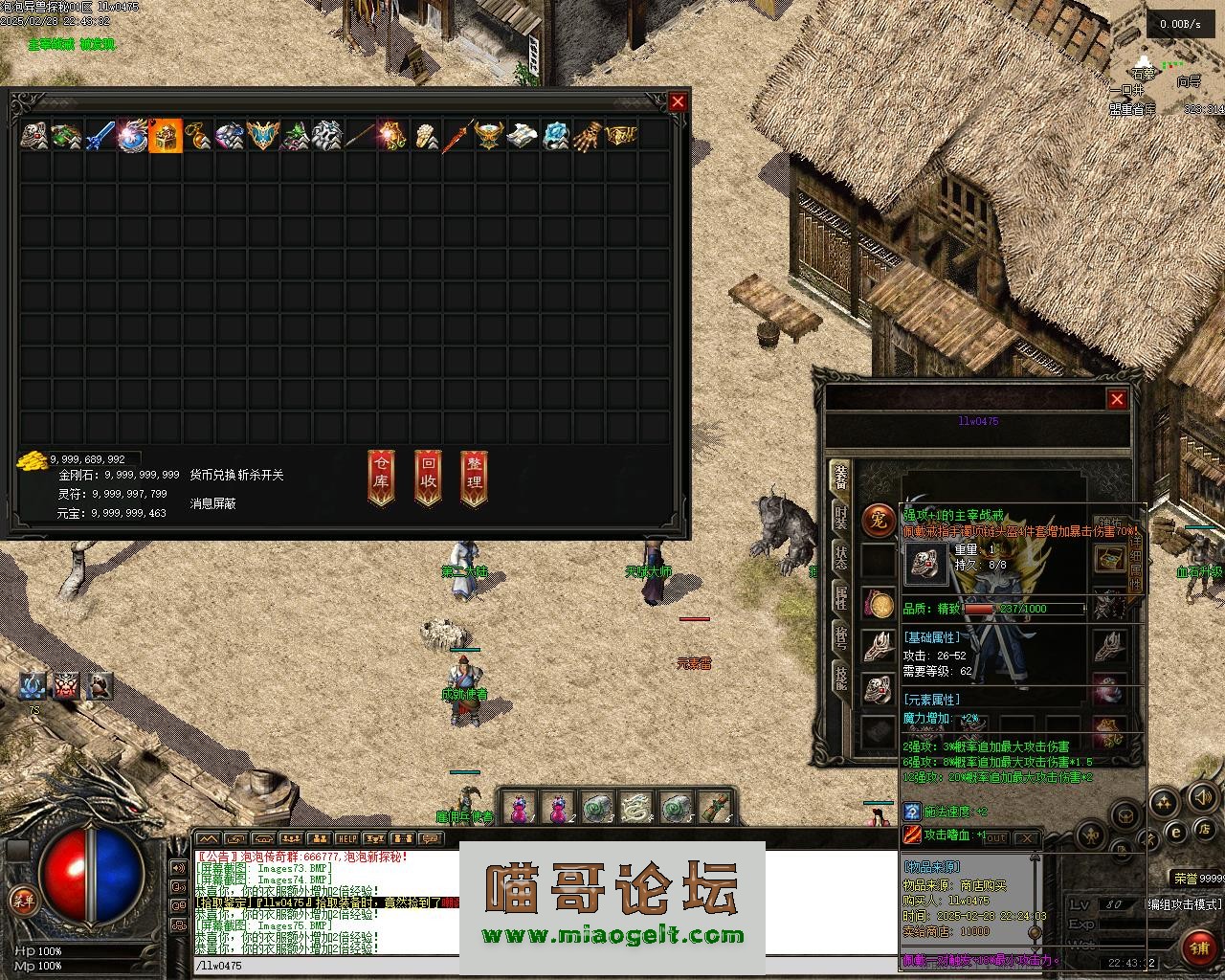1225x980 pixels.
Task: Close the inventory bag window
Action: pos(678,101)
